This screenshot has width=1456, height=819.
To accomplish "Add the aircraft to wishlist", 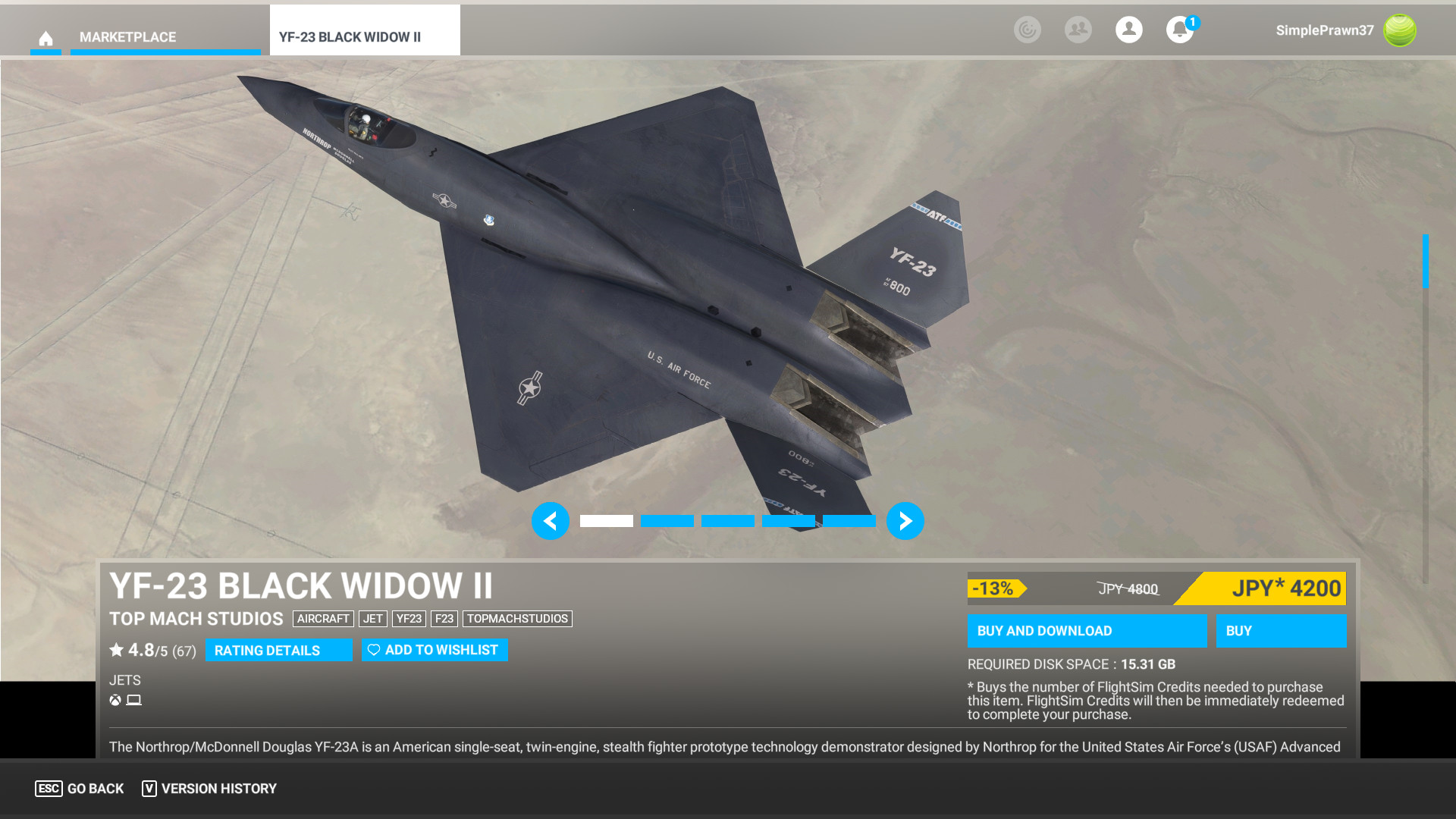I will (x=435, y=650).
